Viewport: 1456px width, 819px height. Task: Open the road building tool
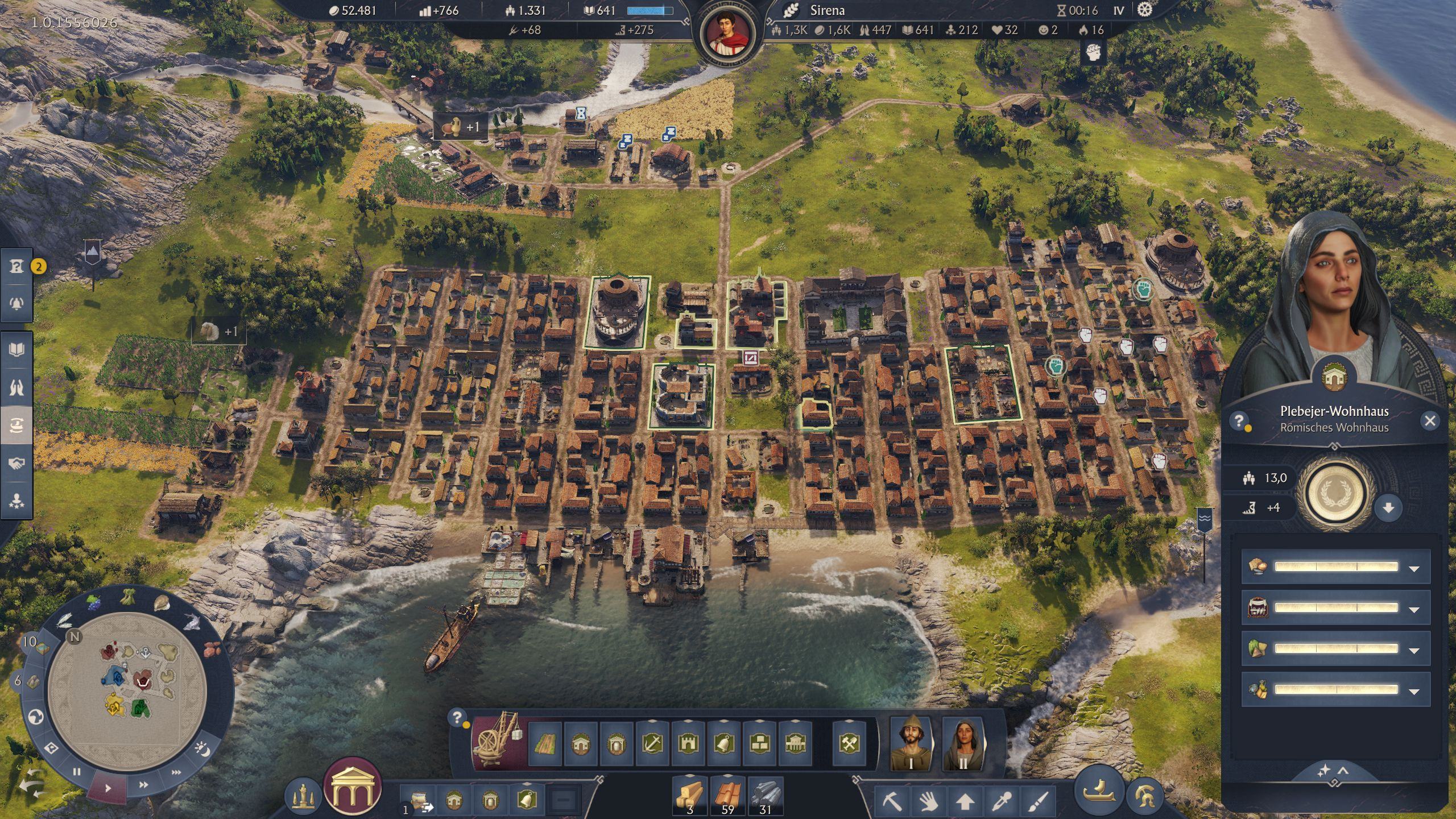(x=545, y=743)
